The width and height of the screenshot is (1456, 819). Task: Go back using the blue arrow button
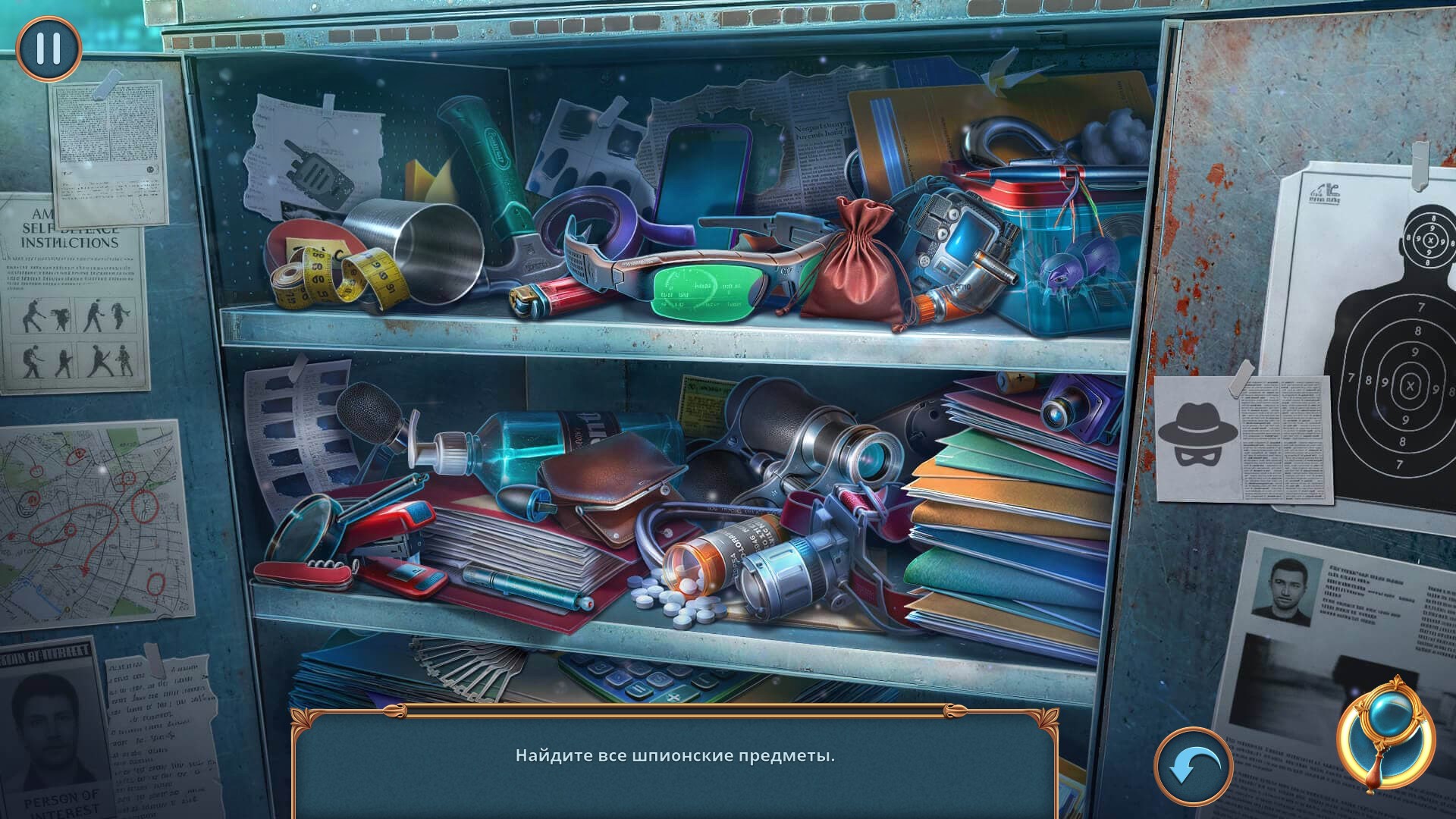(x=1194, y=766)
